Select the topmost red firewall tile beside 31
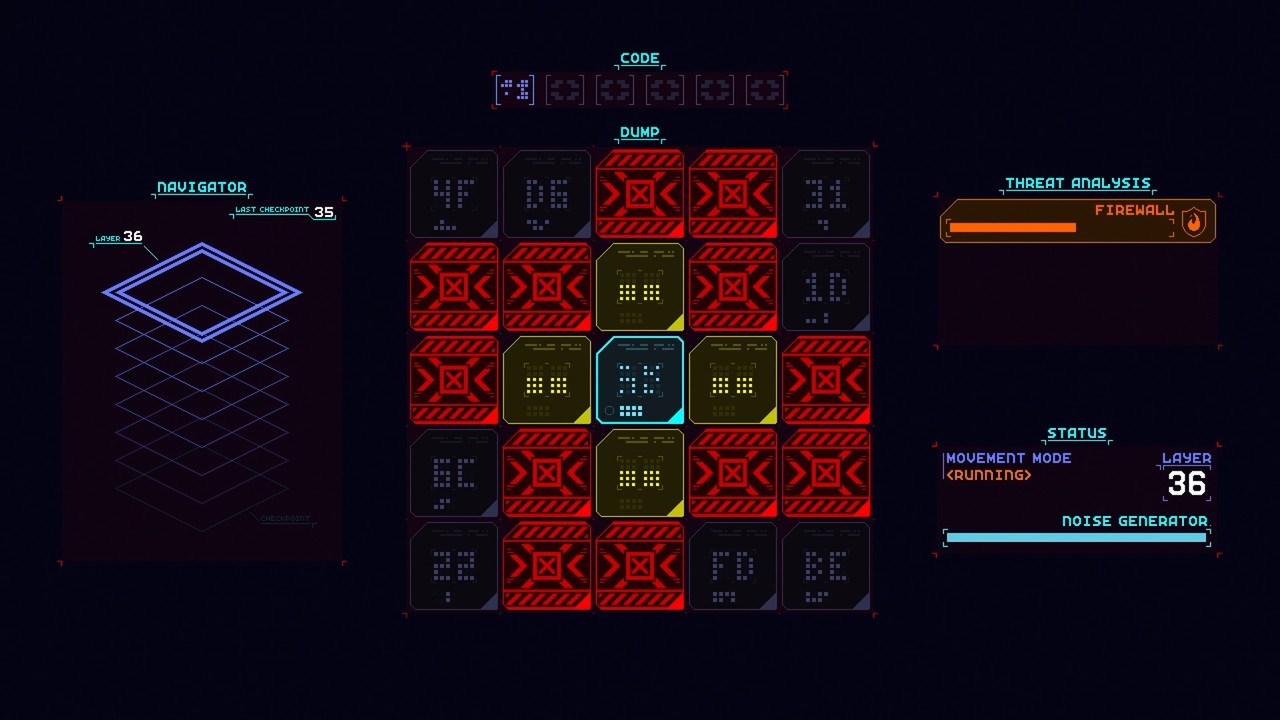This screenshot has height=720, width=1280. (733, 194)
